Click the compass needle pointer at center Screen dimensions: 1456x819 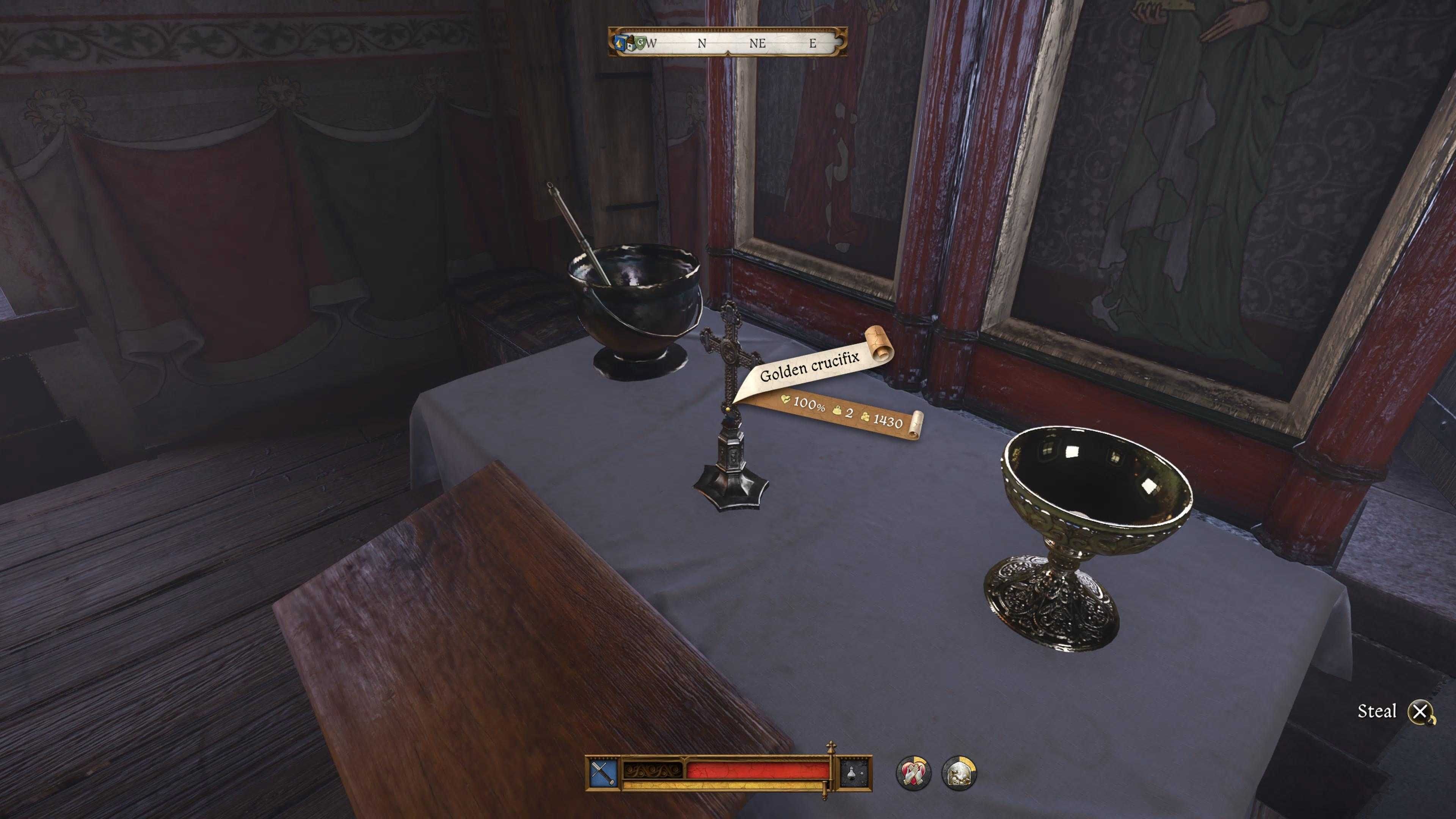click(728, 54)
